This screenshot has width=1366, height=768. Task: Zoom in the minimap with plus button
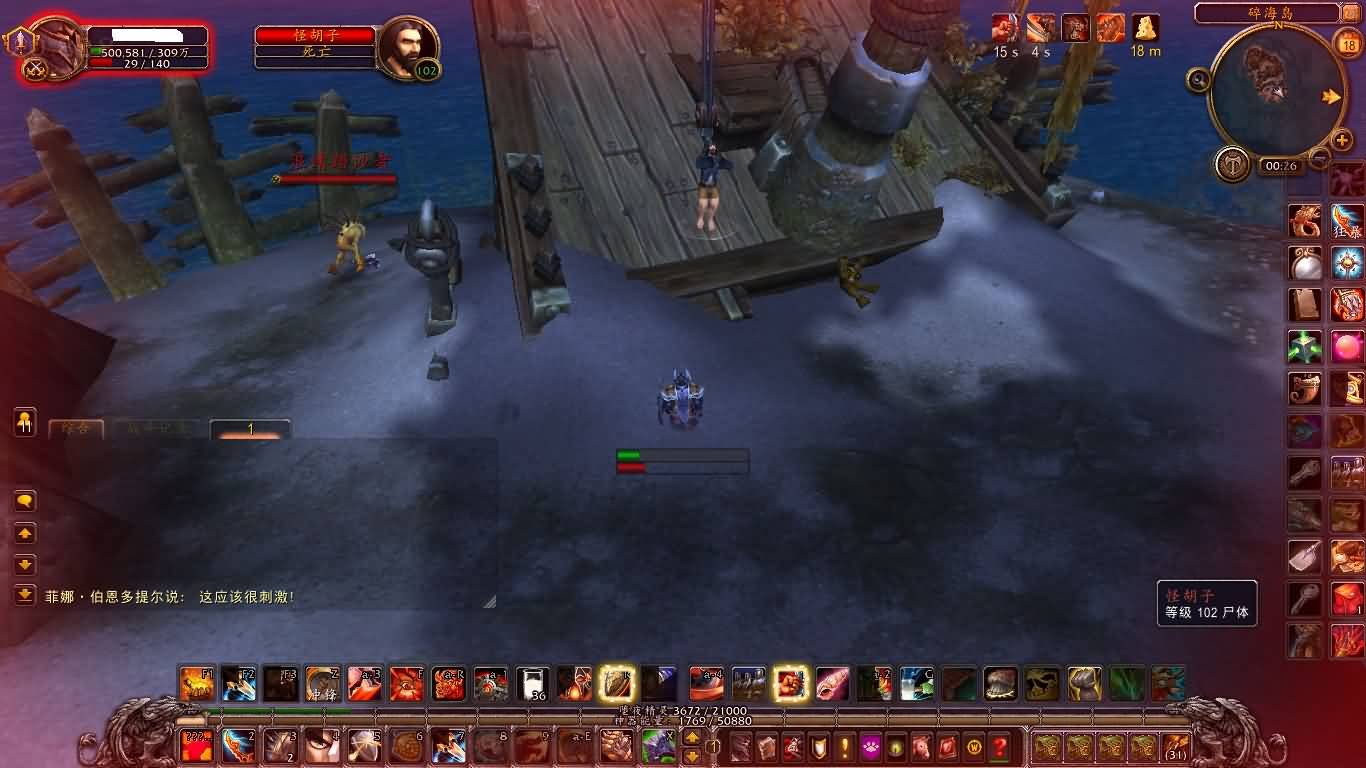pyautogui.click(x=1342, y=141)
